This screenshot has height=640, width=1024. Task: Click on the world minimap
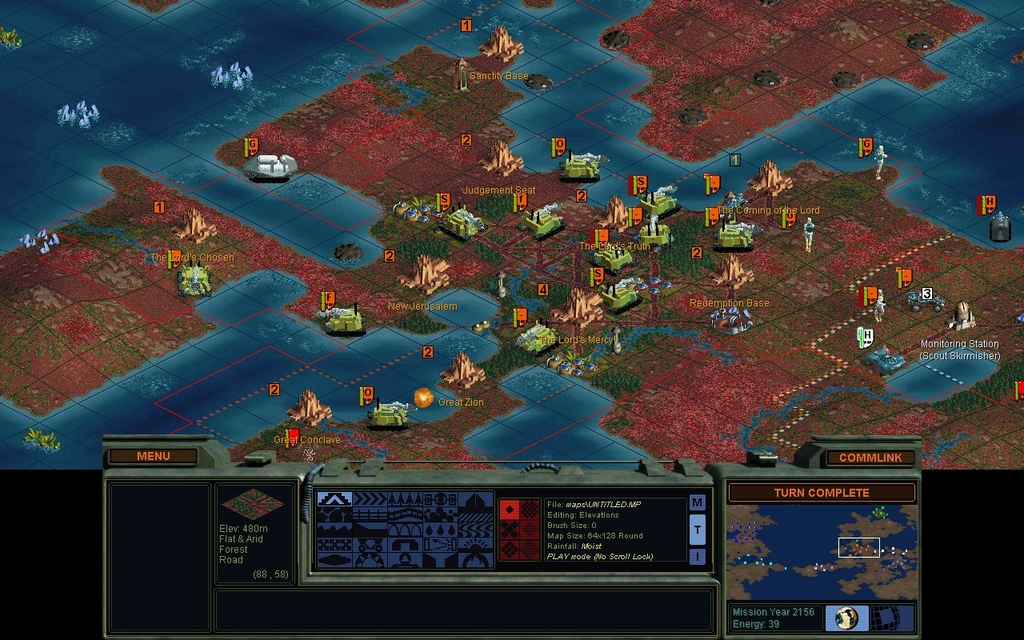coord(820,552)
